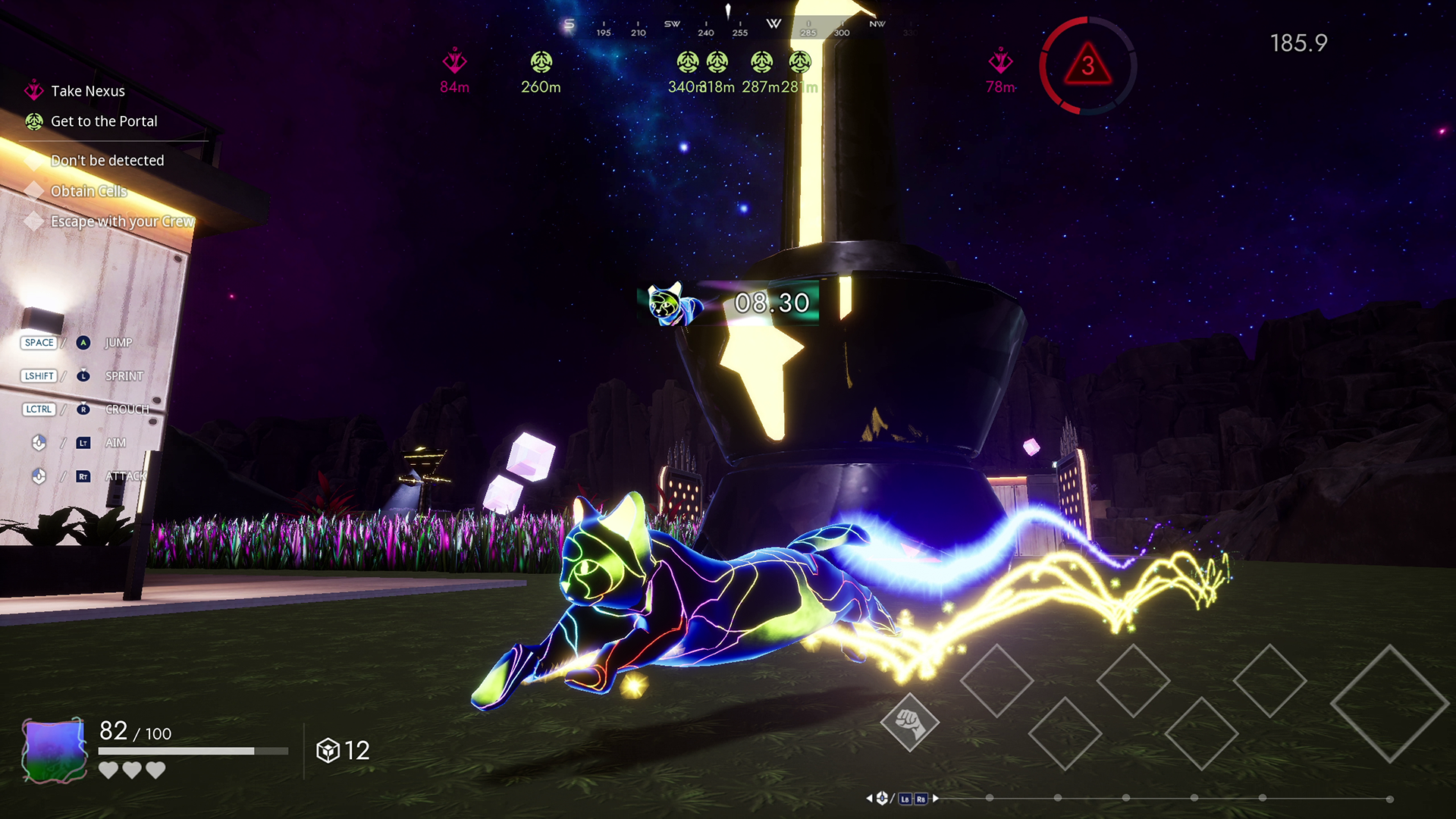The image size is (1456, 819).
Task: Click the player character portrait
Action: pyautogui.click(x=54, y=749)
